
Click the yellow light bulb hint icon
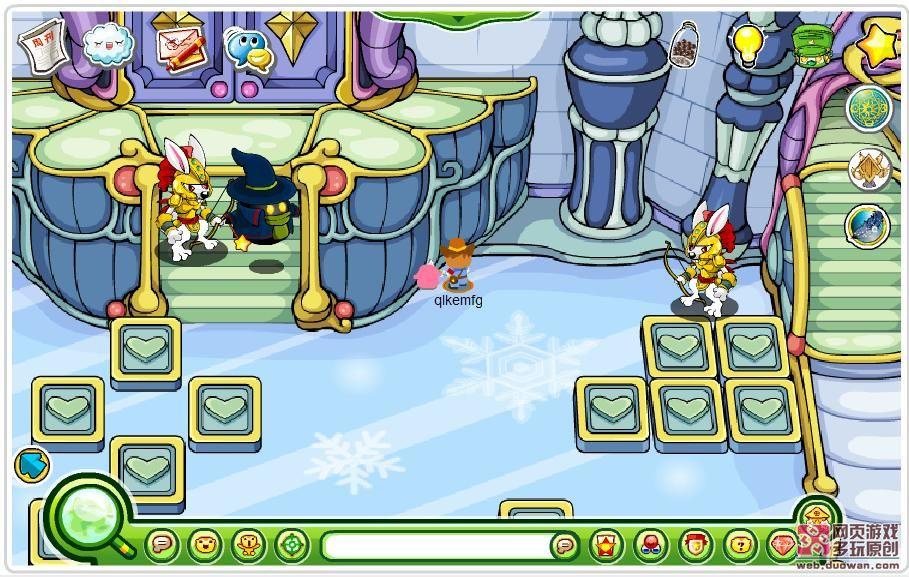[747, 43]
